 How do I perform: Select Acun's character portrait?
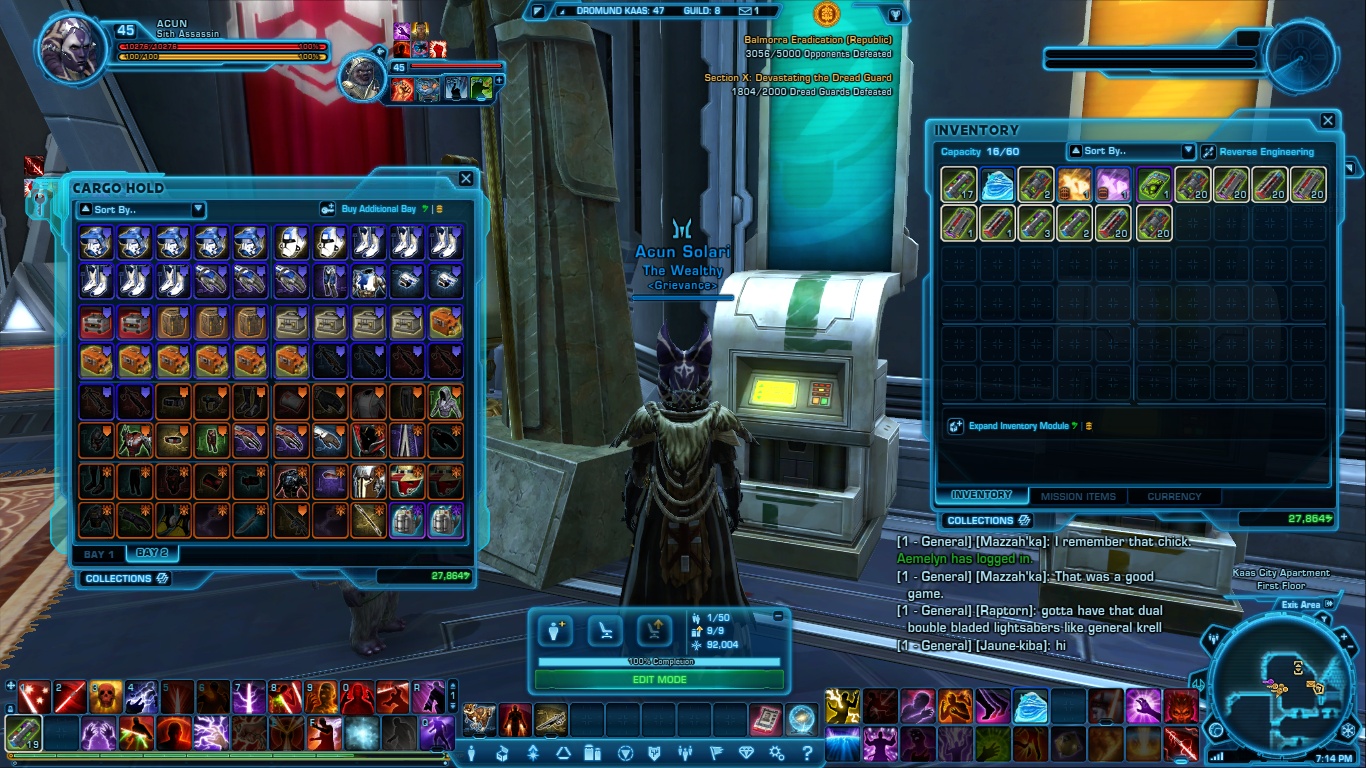pyautogui.click(x=70, y=47)
